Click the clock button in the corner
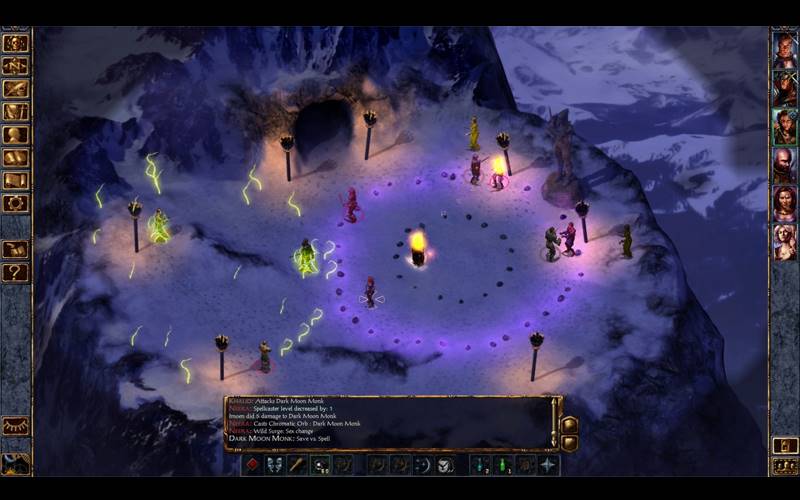This screenshot has height=500, width=800. 15,464
